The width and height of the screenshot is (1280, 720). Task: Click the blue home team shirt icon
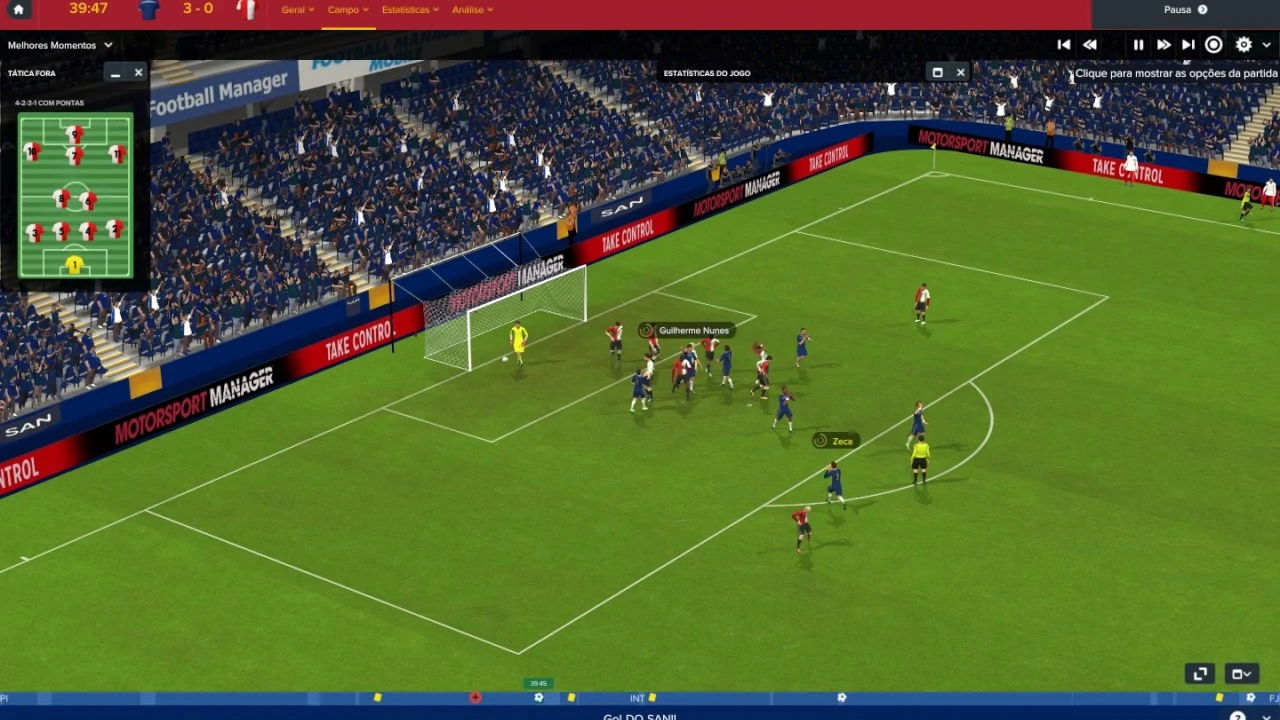[x=148, y=9]
